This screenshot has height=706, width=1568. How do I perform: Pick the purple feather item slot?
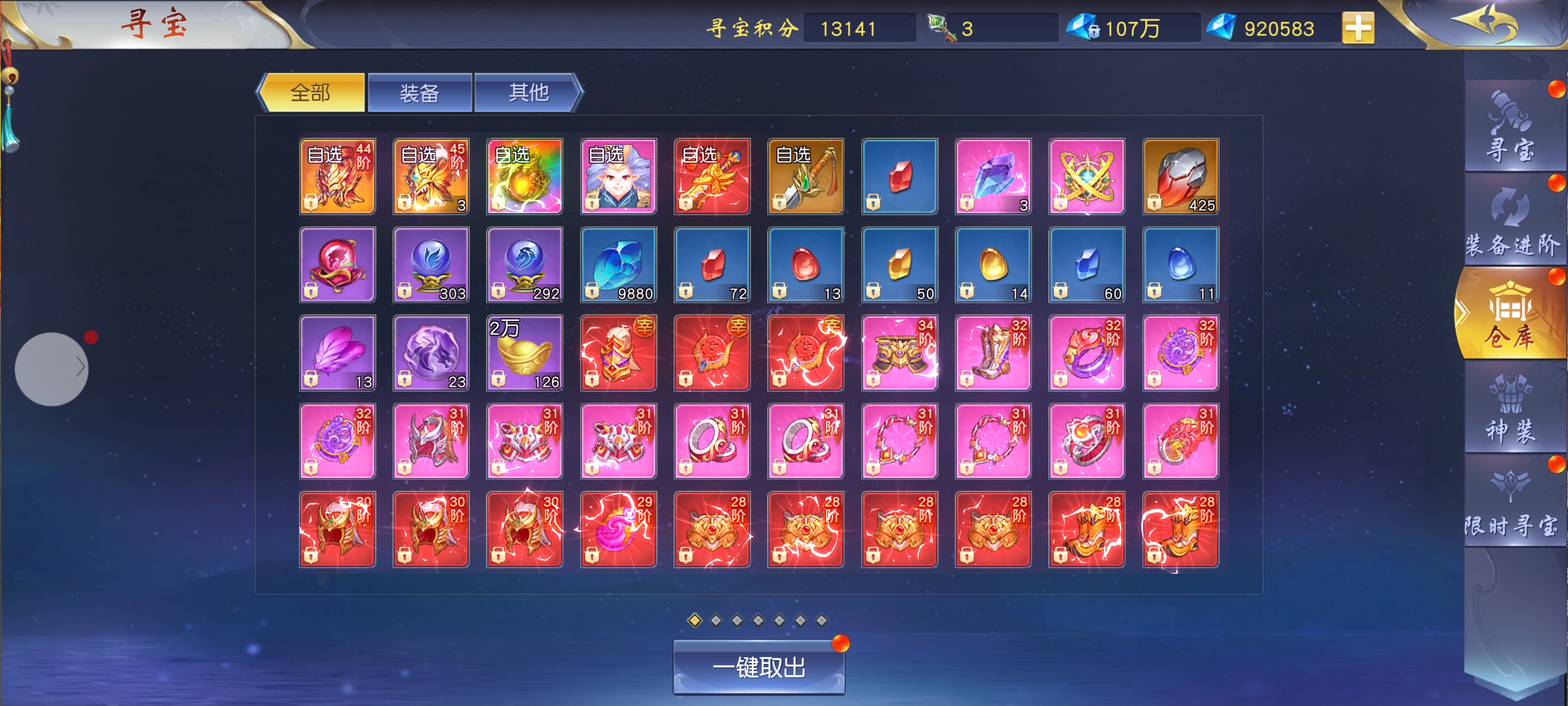pyautogui.click(x=337, y=354)
